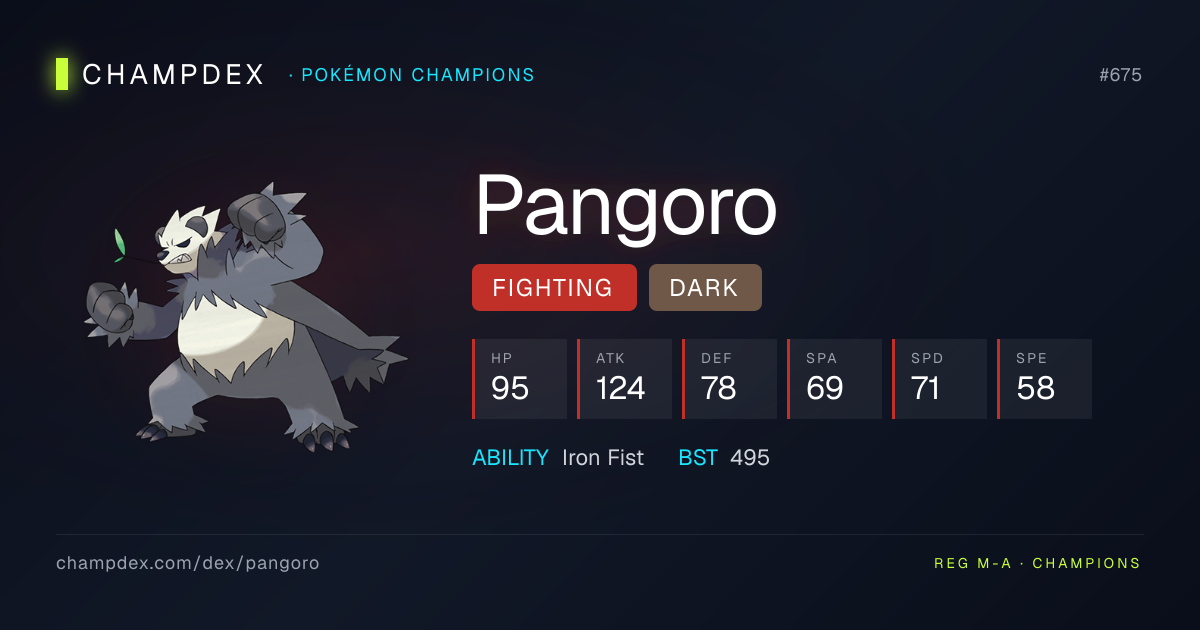The image size is (1200, 630).
Task: Open the champdex.com/dex/pangoro link
Action: 188,563
